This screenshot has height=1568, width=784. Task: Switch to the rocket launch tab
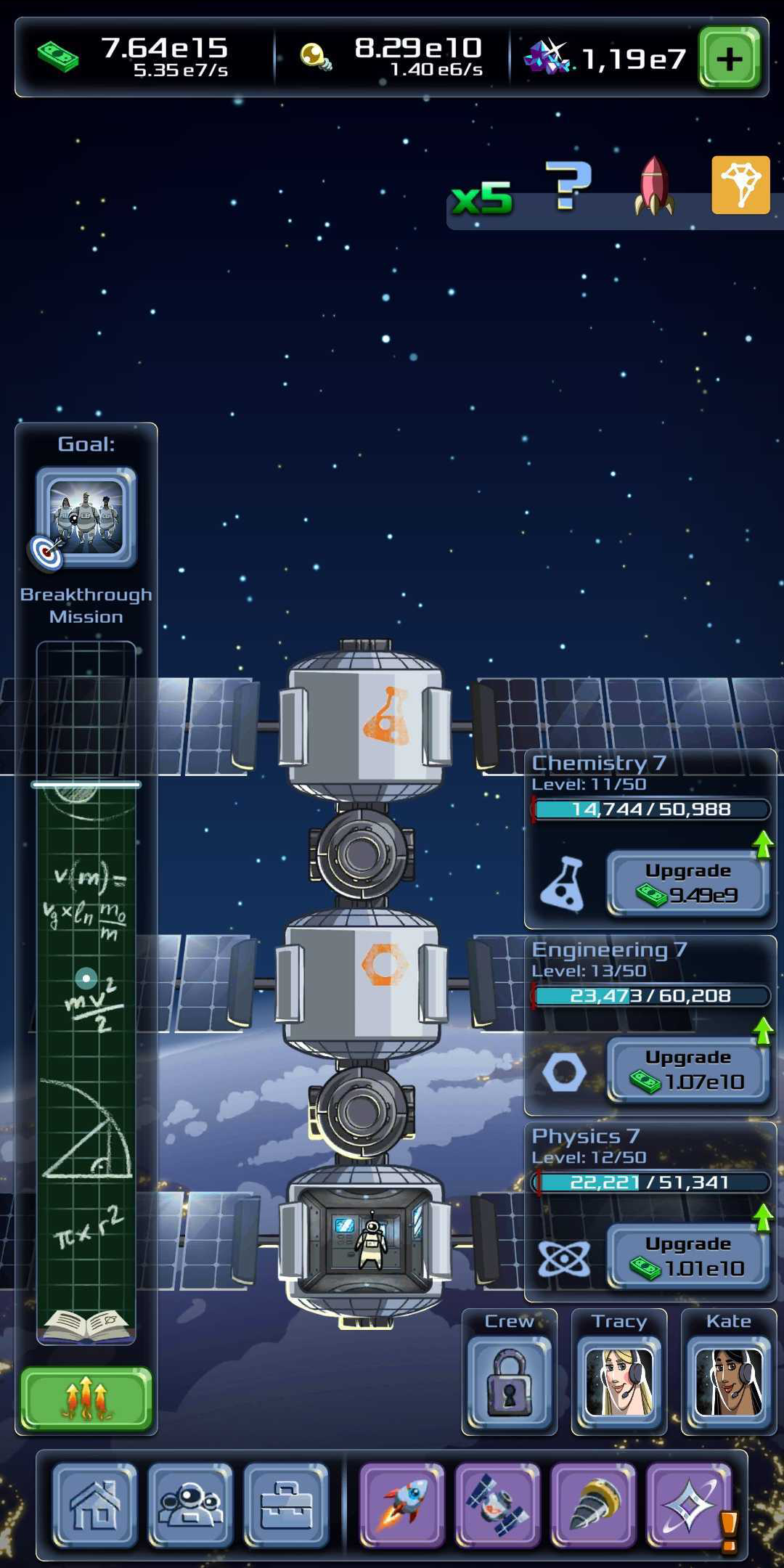pos(402,1505)
